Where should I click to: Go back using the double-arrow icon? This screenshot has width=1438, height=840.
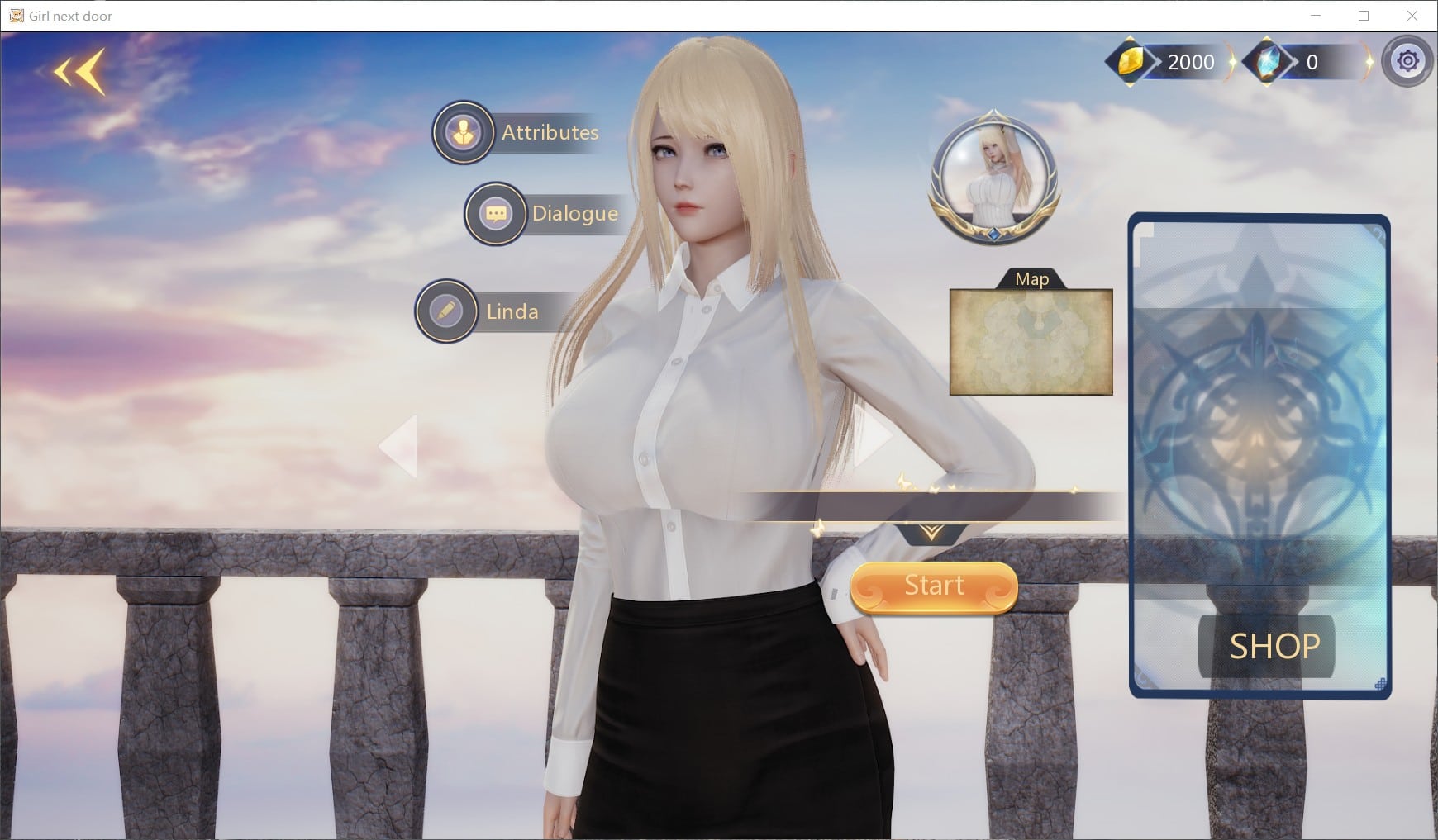click(x=77, y=72)
